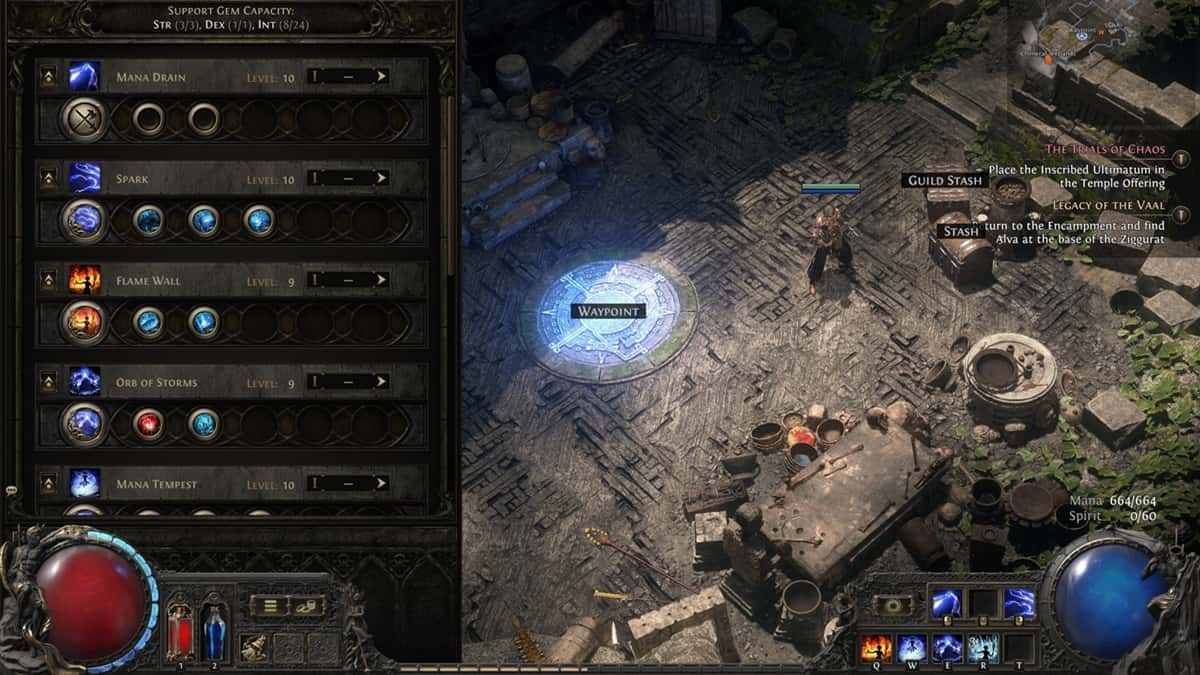The image size is (1200, 675).
Task: Open the Flame Wall weapon-set dropdown
Action: point(347,281)
